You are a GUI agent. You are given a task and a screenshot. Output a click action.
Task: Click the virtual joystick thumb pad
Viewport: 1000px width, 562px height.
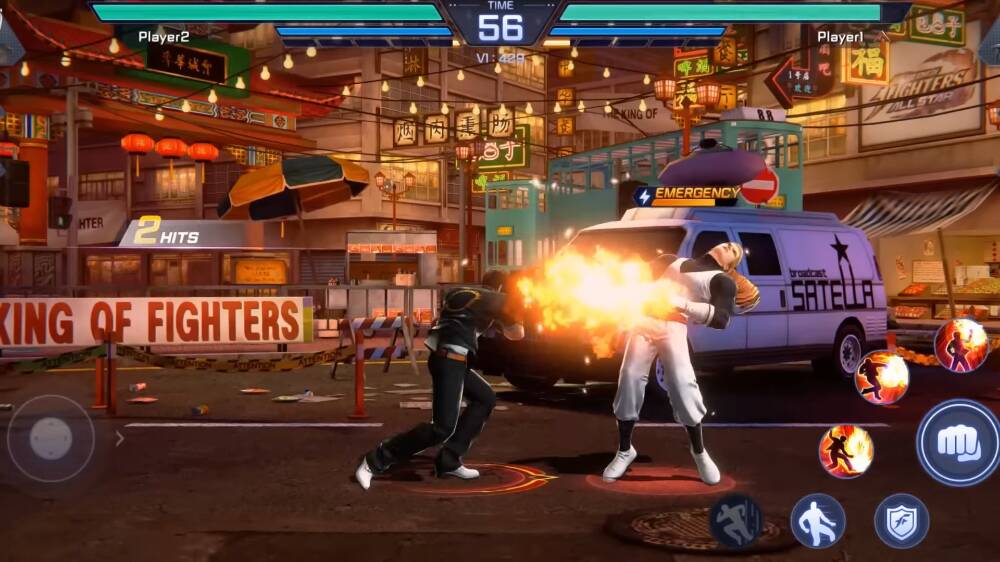pyautogui.click(x=51, y=438)
